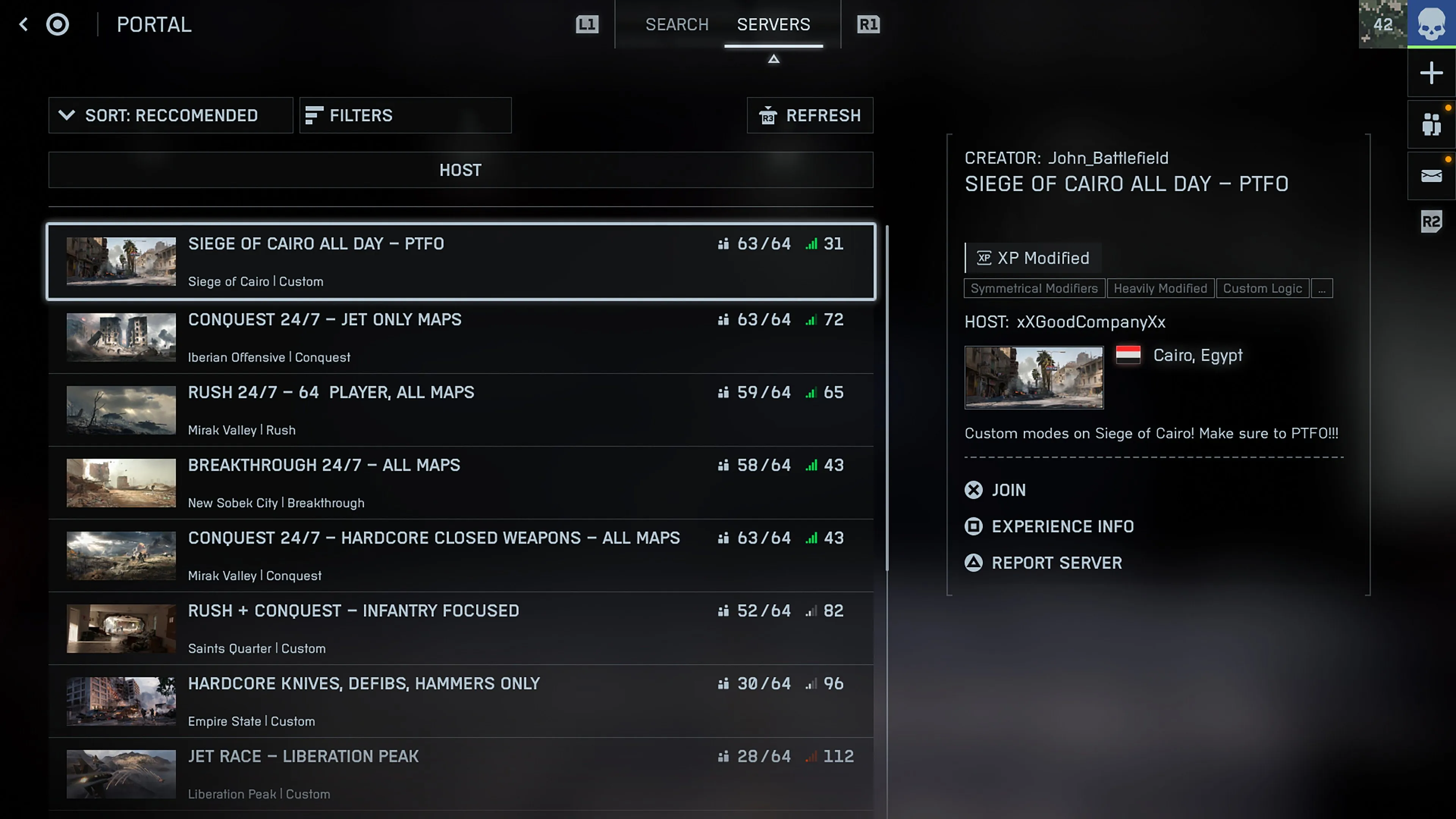Click the back arrow next to Portal
Image resolution: width=1456 pixels, height=819 pixels.
tap(24, 24)
